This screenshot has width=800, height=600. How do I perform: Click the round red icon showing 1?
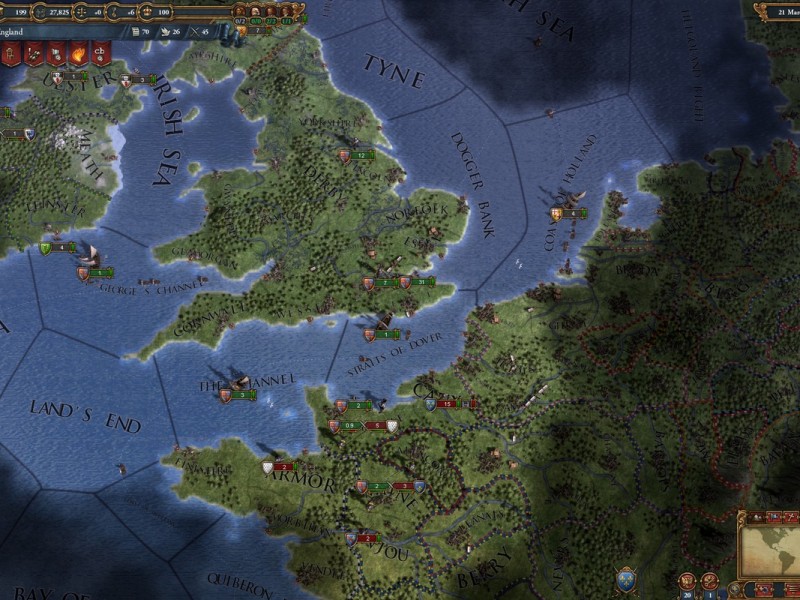[710, 581]
